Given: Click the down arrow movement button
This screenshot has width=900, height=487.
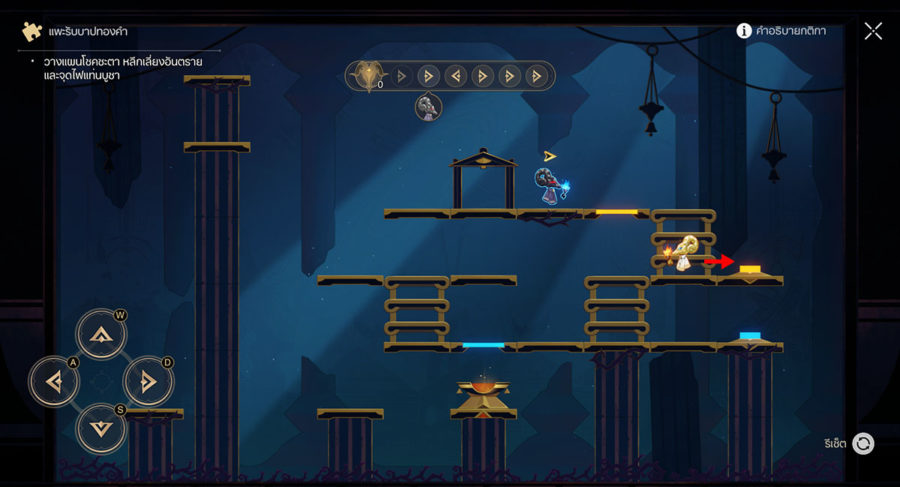Looking at the screenshot, I should (x=101, y=428).
